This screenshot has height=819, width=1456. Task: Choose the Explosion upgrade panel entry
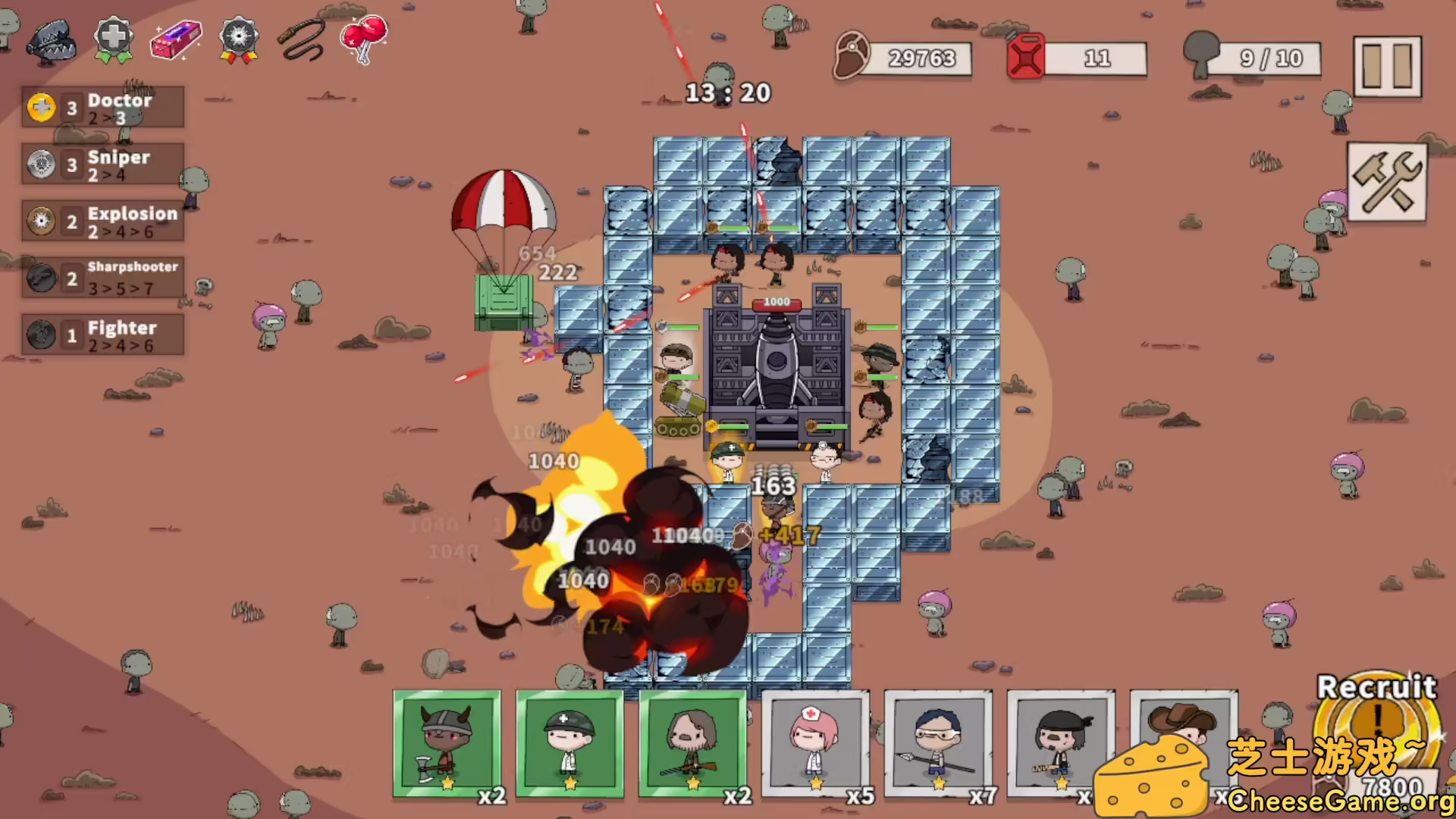(104, 221)
